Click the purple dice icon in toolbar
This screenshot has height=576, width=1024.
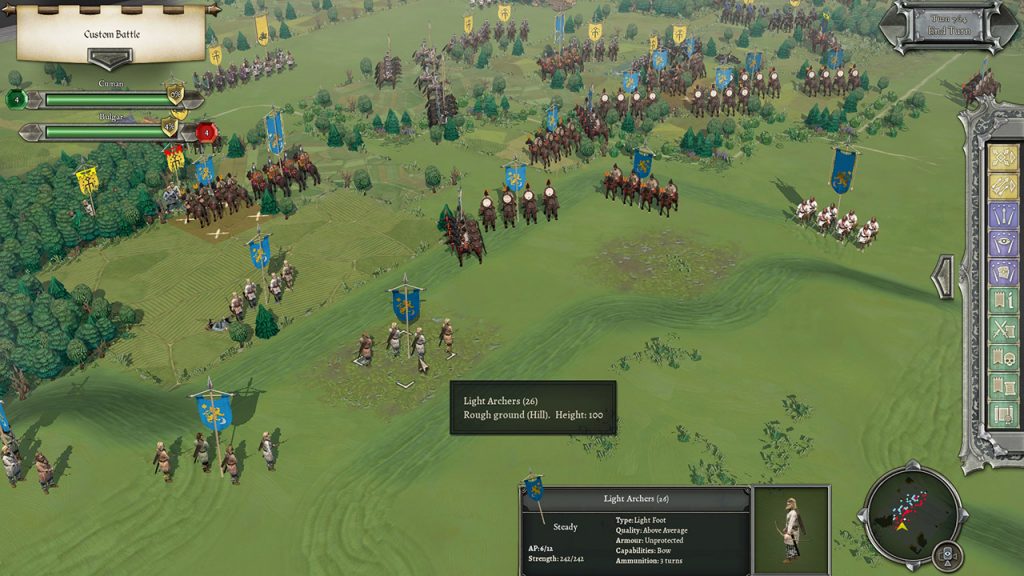coord(1002,272)
